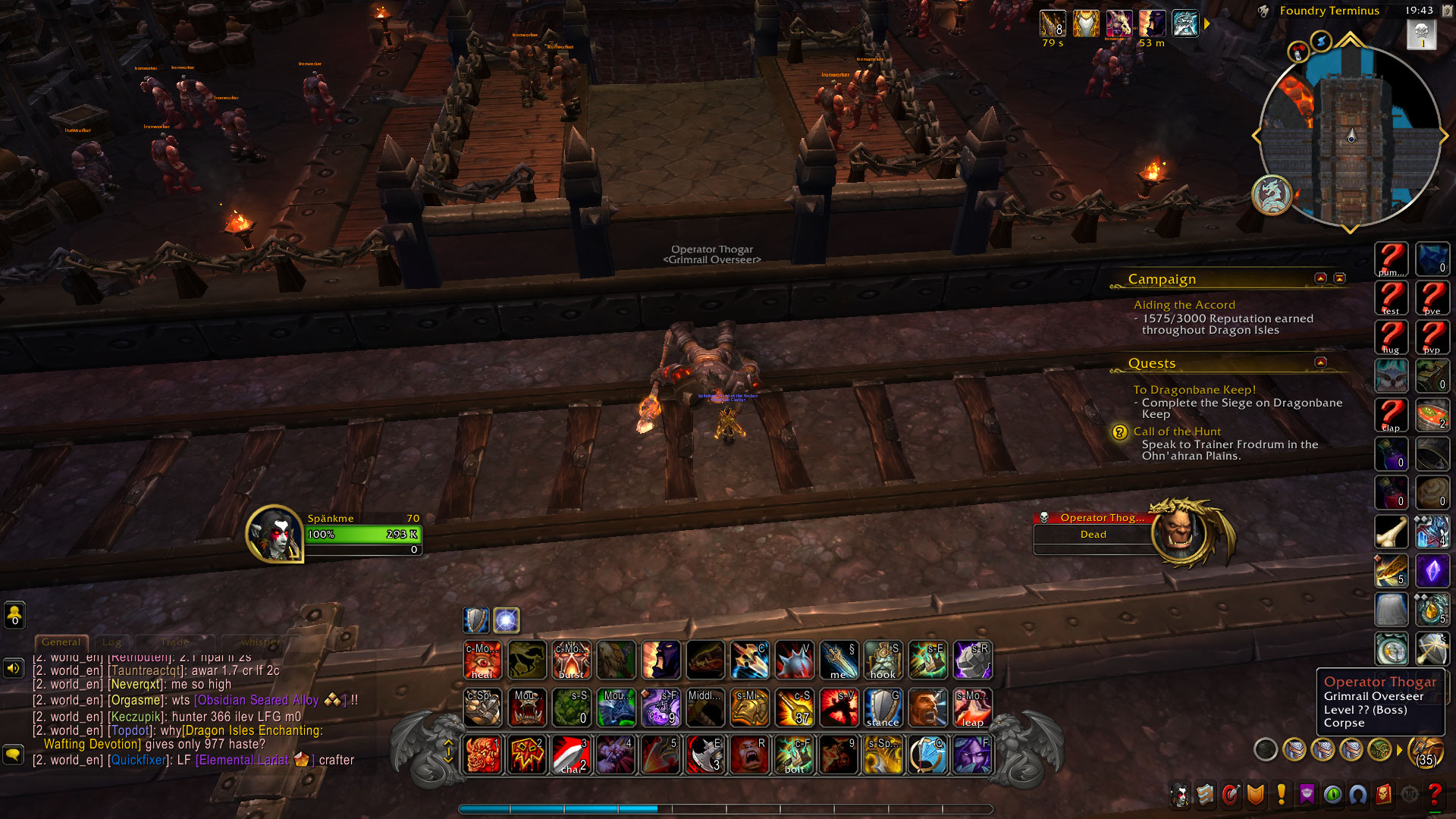Select the 'Call of the Hunt' quest

point(1177,431)
